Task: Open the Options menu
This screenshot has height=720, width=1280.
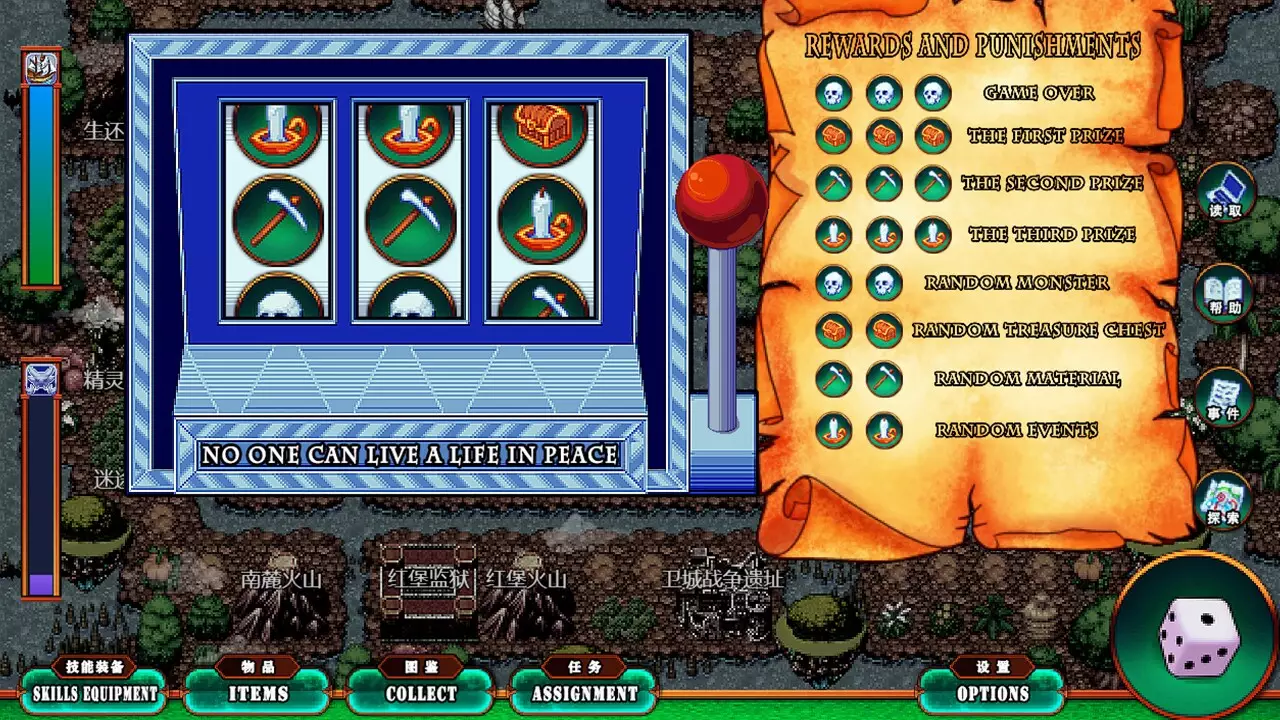Action: click(x=992, y=692)
